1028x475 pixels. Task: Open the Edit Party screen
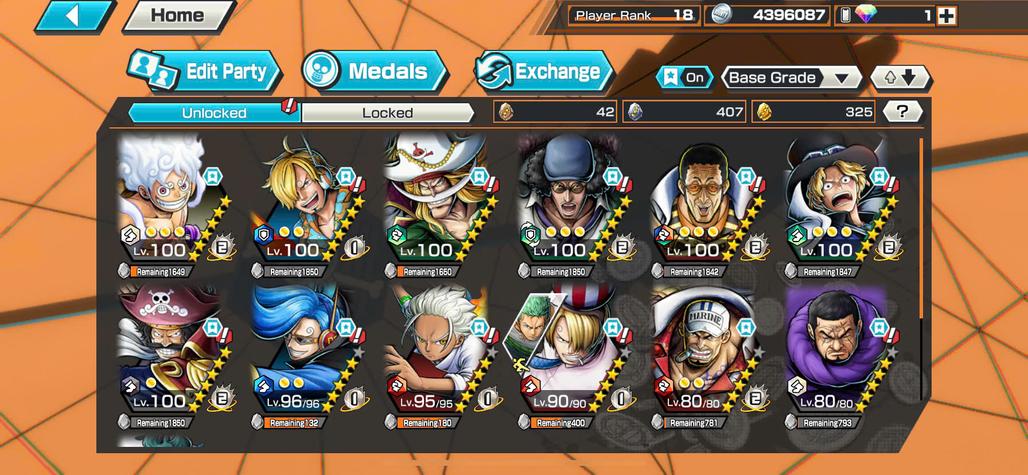[x=205, y=71]
